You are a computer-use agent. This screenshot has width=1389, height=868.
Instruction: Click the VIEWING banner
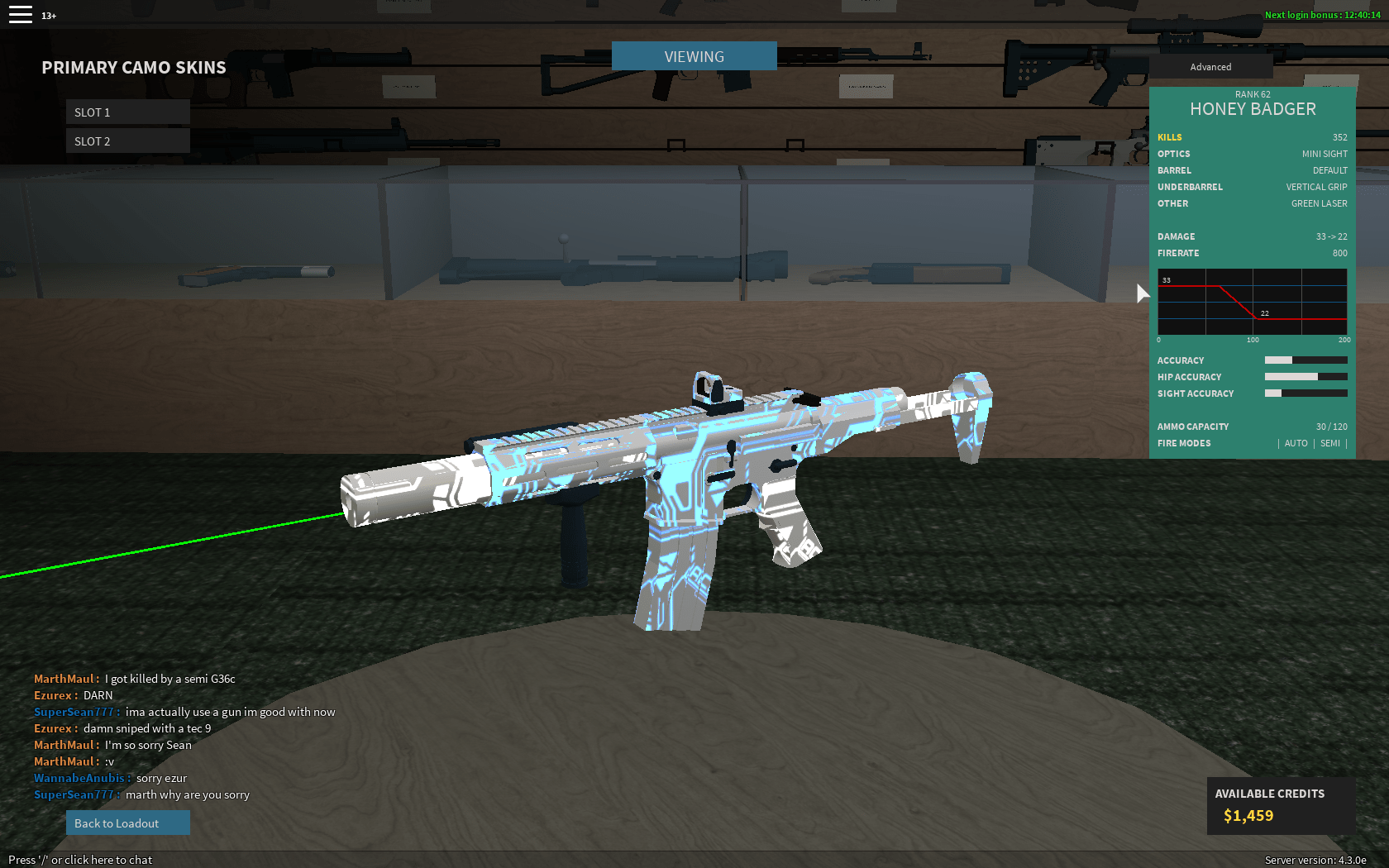coord(694,55)
